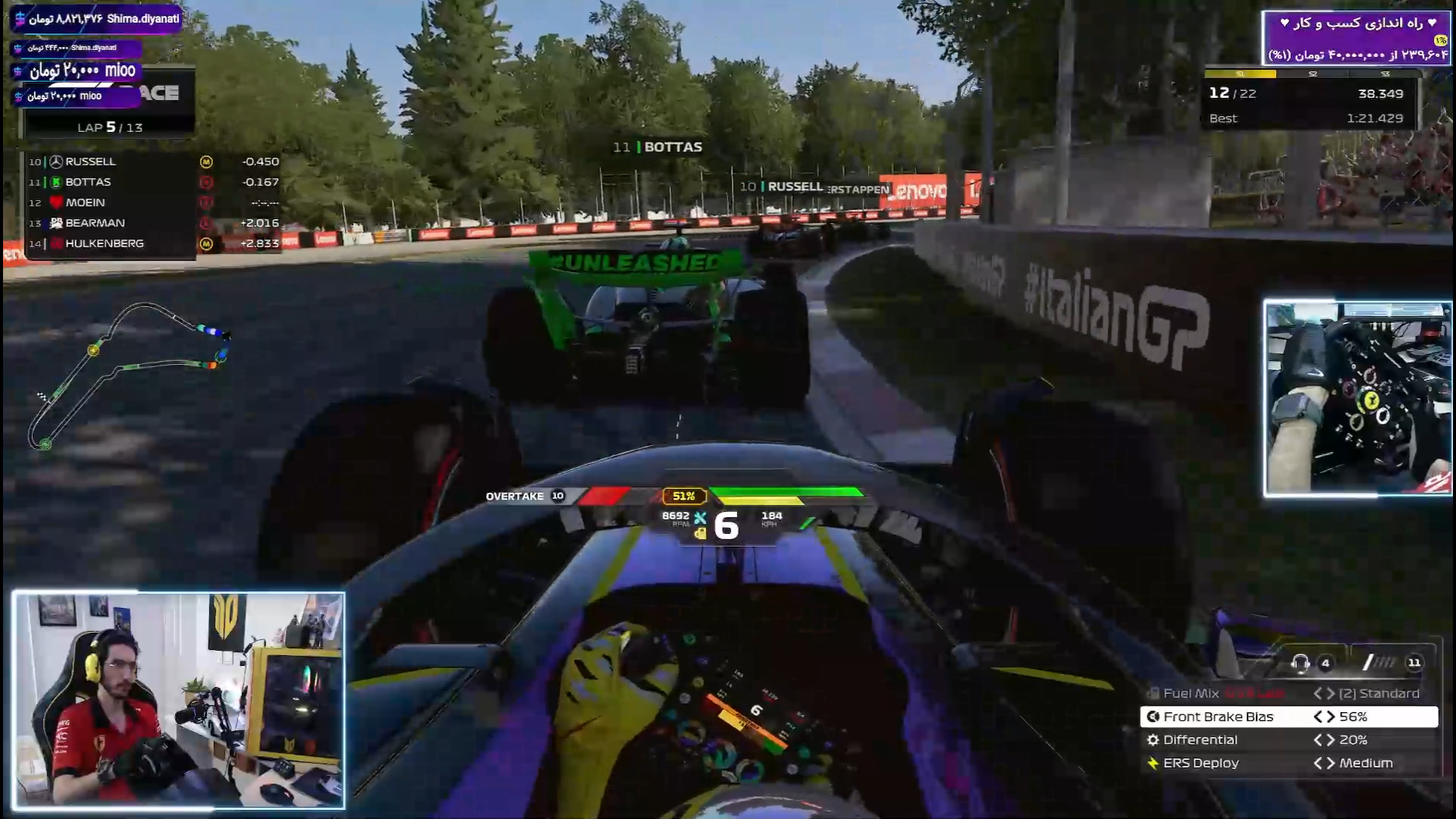
Task: Click the streamer's face webcam overlay
Action: (179, 700)
